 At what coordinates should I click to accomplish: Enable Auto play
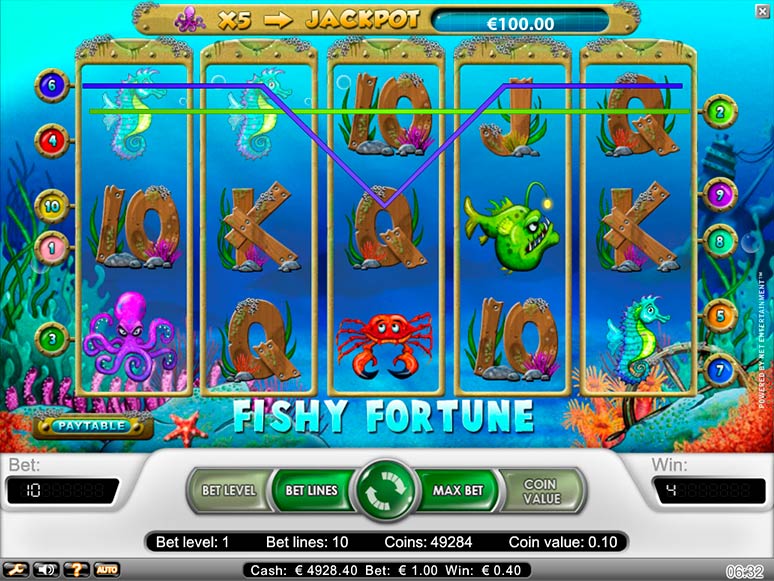click(107, 570)
